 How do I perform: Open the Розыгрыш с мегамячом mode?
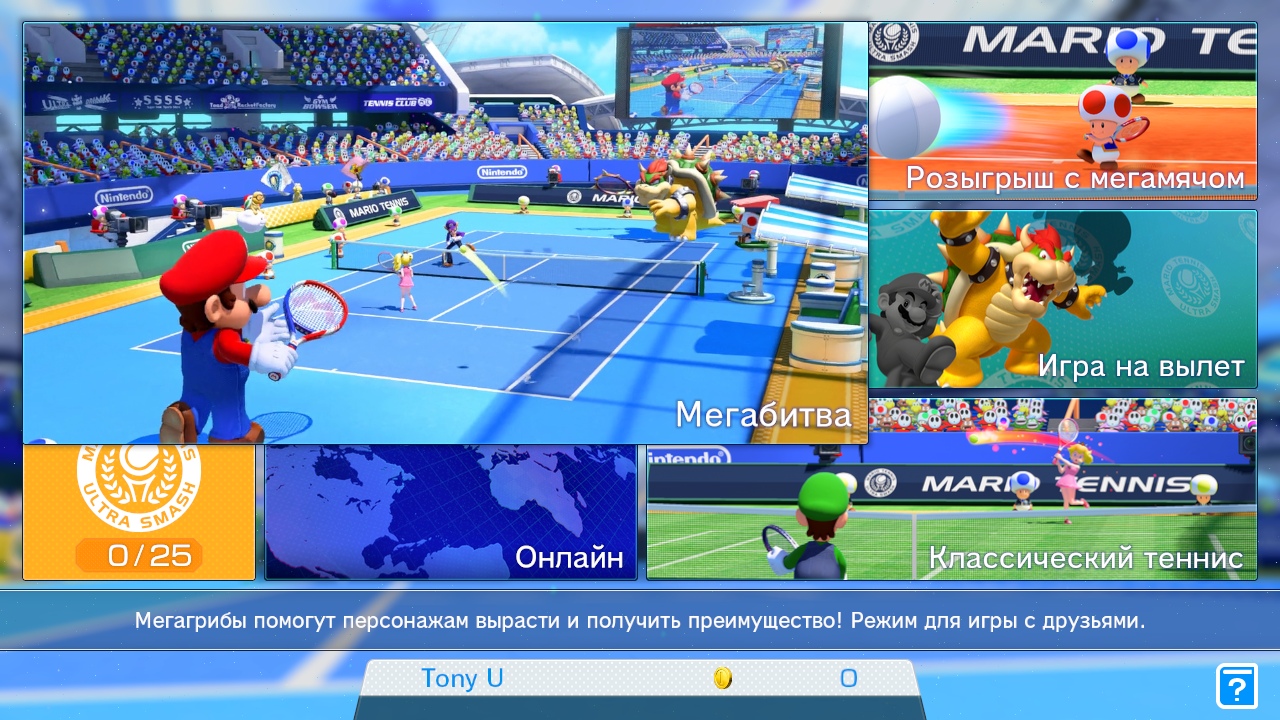click(x=1062, y=111)
